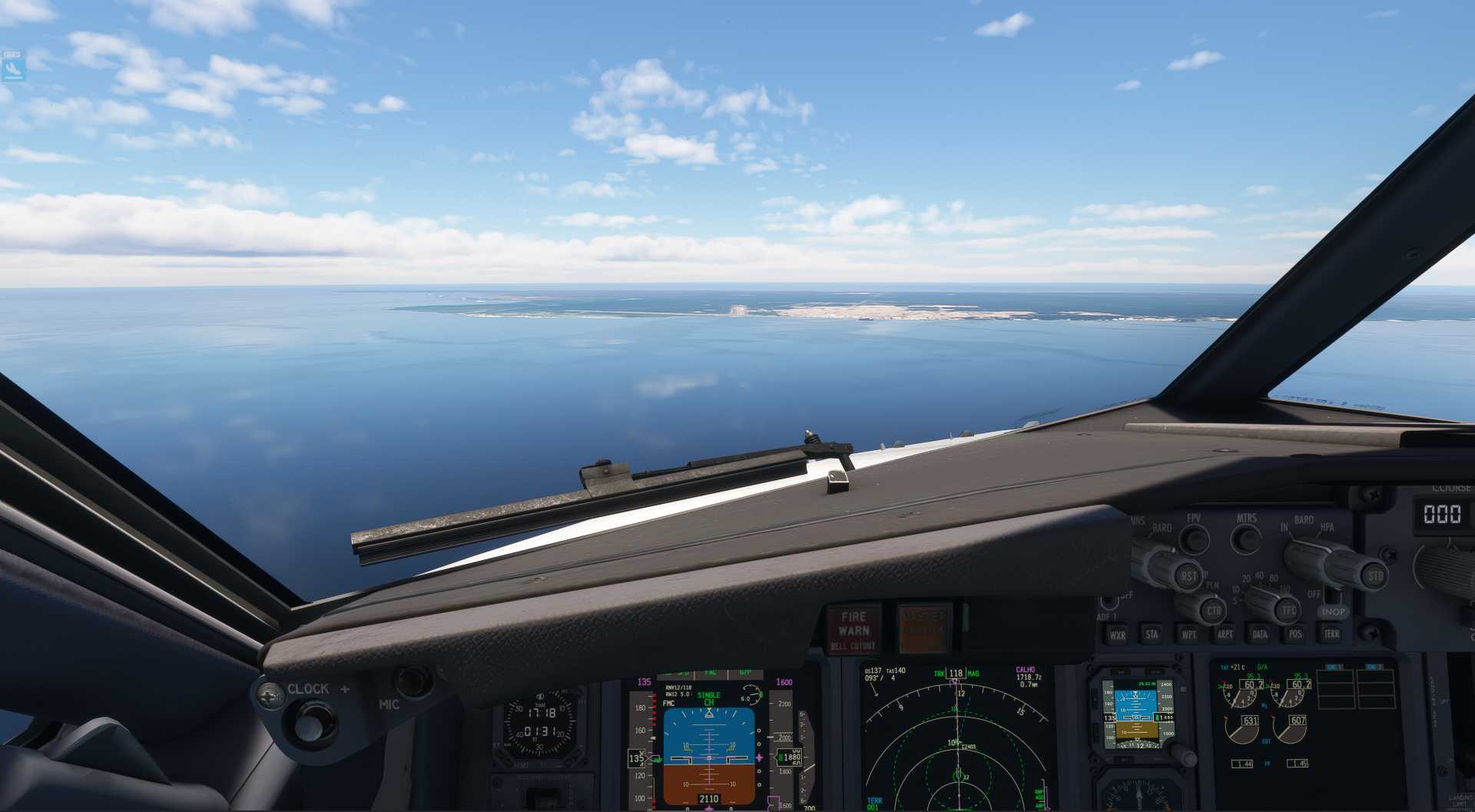Screen dimensions: 1475x812
Task: Toggle the POS map button
Action: point(1295,634)
